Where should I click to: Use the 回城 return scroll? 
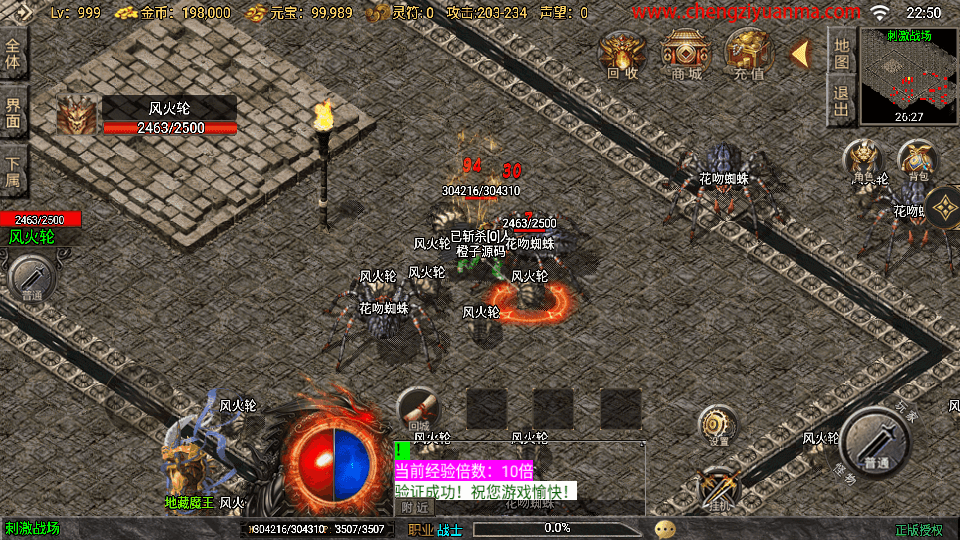[419, 408]
